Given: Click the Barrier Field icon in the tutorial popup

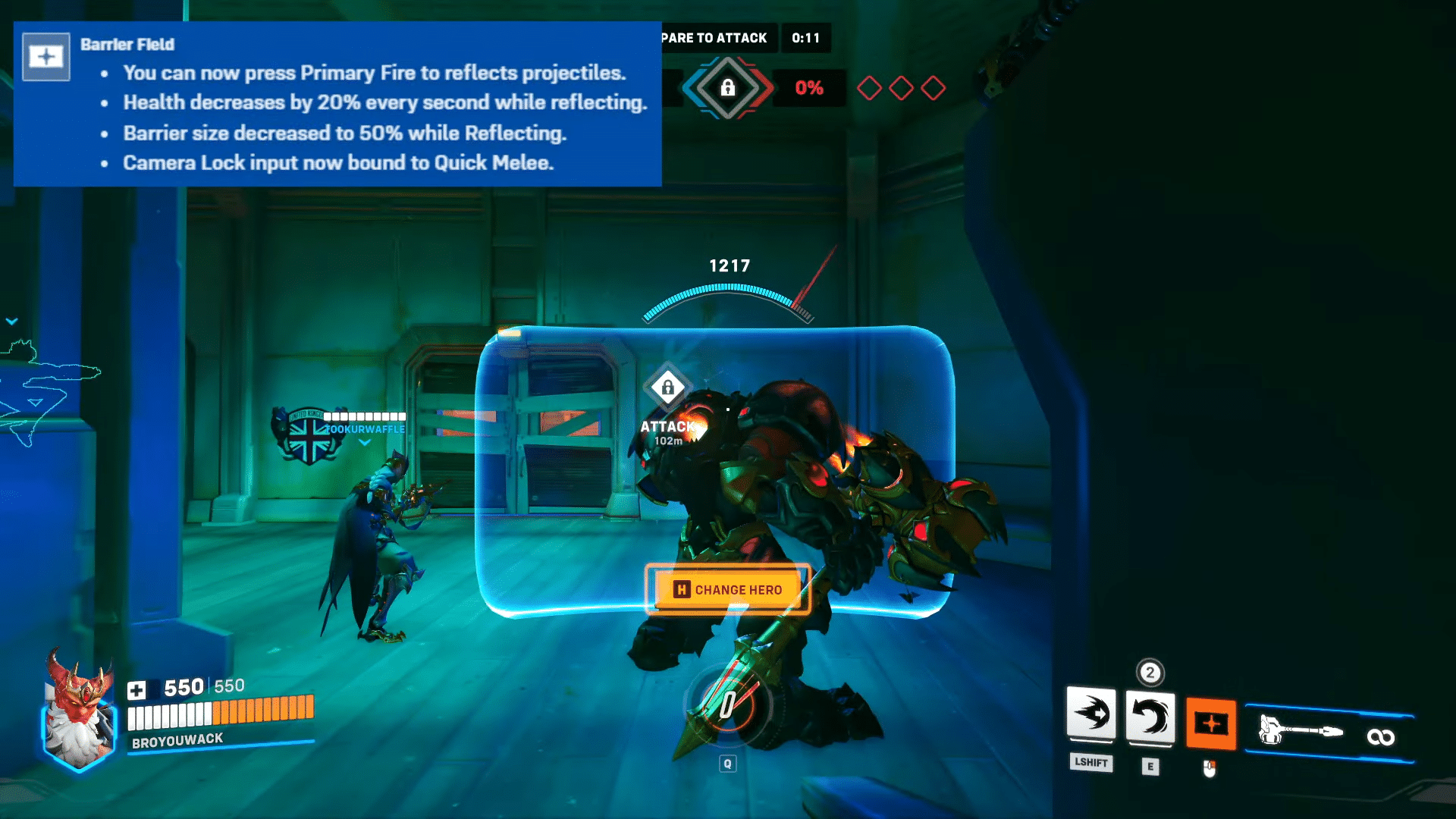Looking at the screenshot, I should pyautogui.click(x=45, y=56).
